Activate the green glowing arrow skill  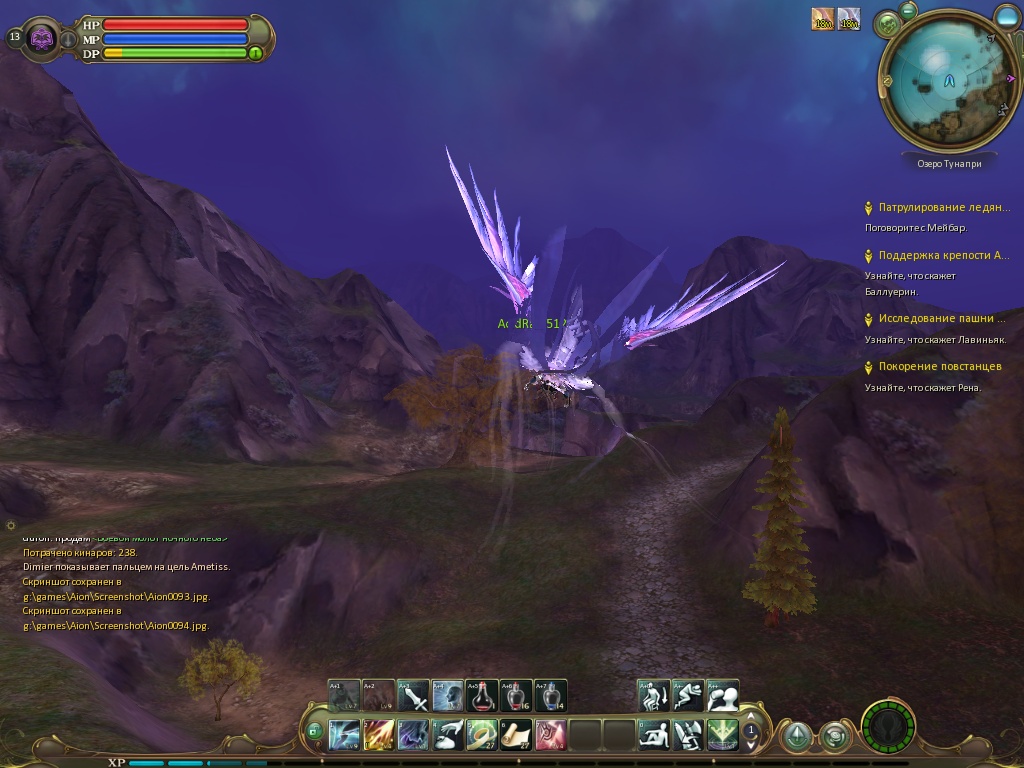(x=722, y=735)
